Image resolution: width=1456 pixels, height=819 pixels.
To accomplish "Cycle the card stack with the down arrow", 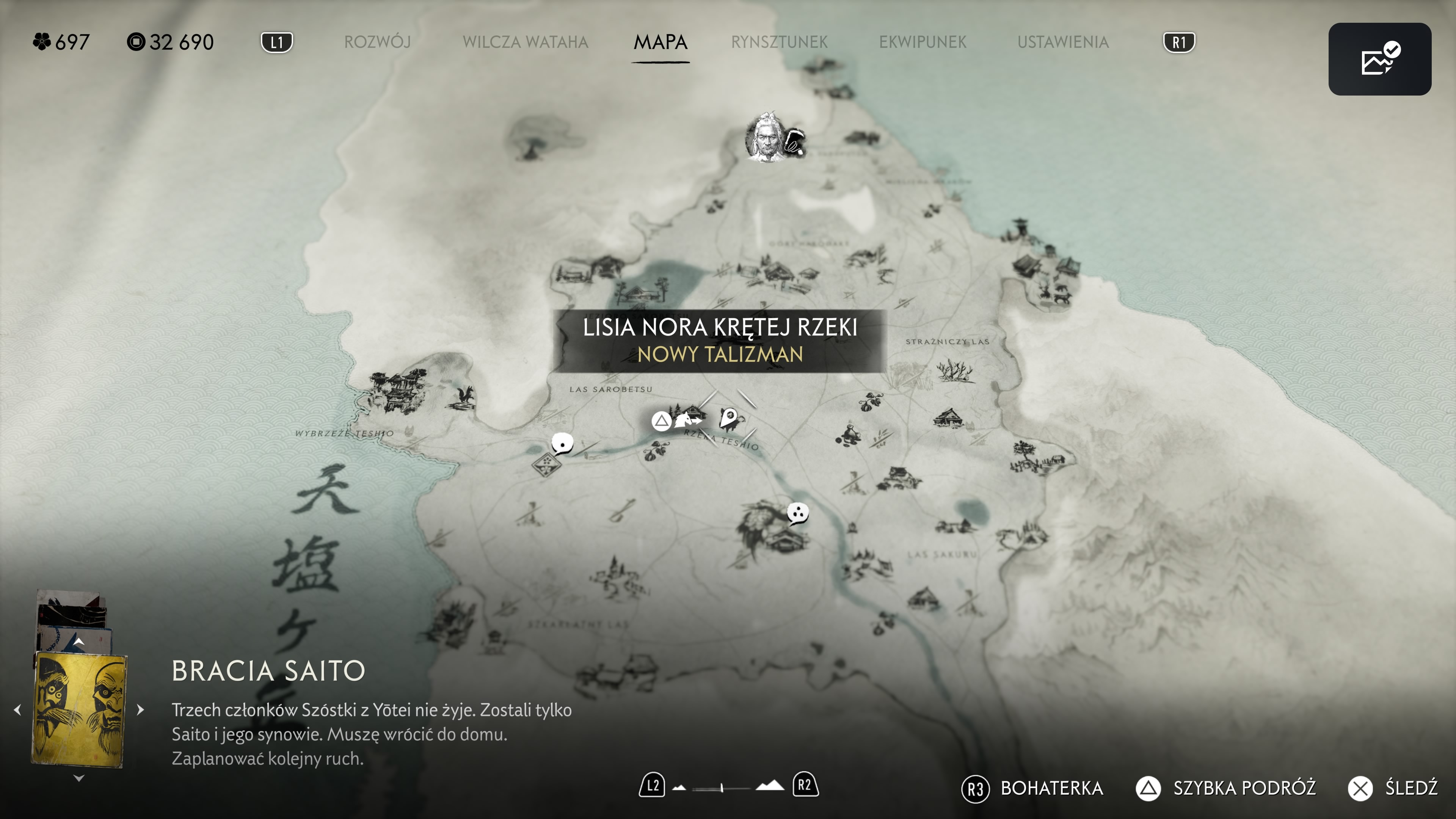I will pyautogui.click(x=79, y=778).
